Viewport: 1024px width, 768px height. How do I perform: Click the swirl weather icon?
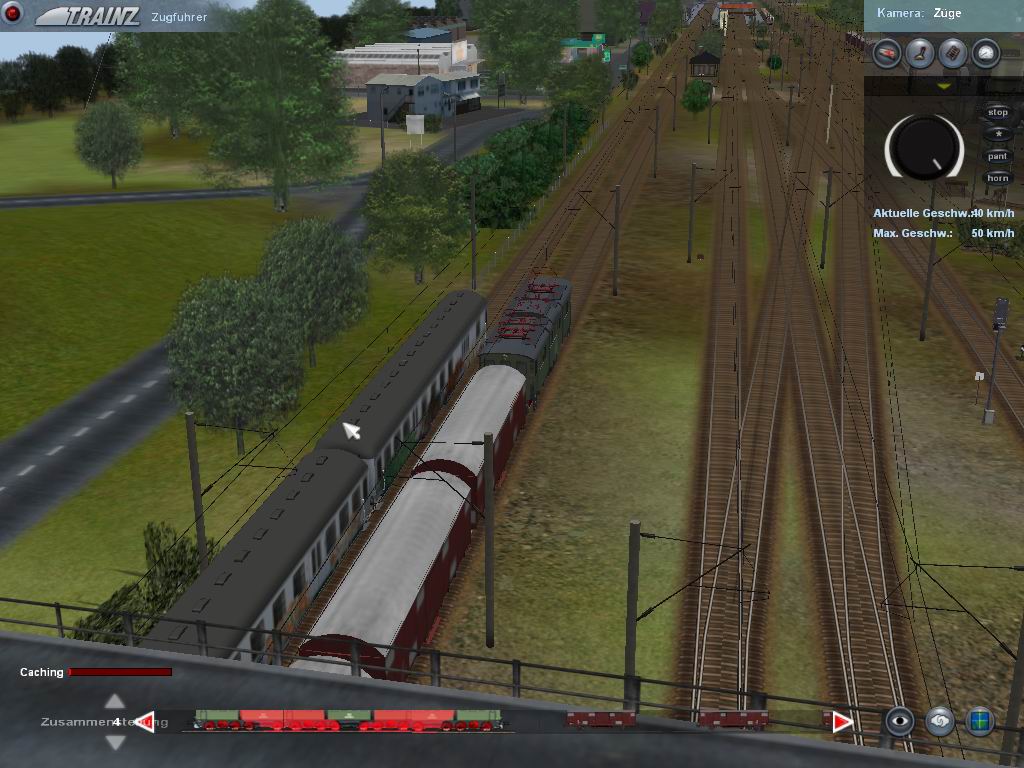click(940, 721)
